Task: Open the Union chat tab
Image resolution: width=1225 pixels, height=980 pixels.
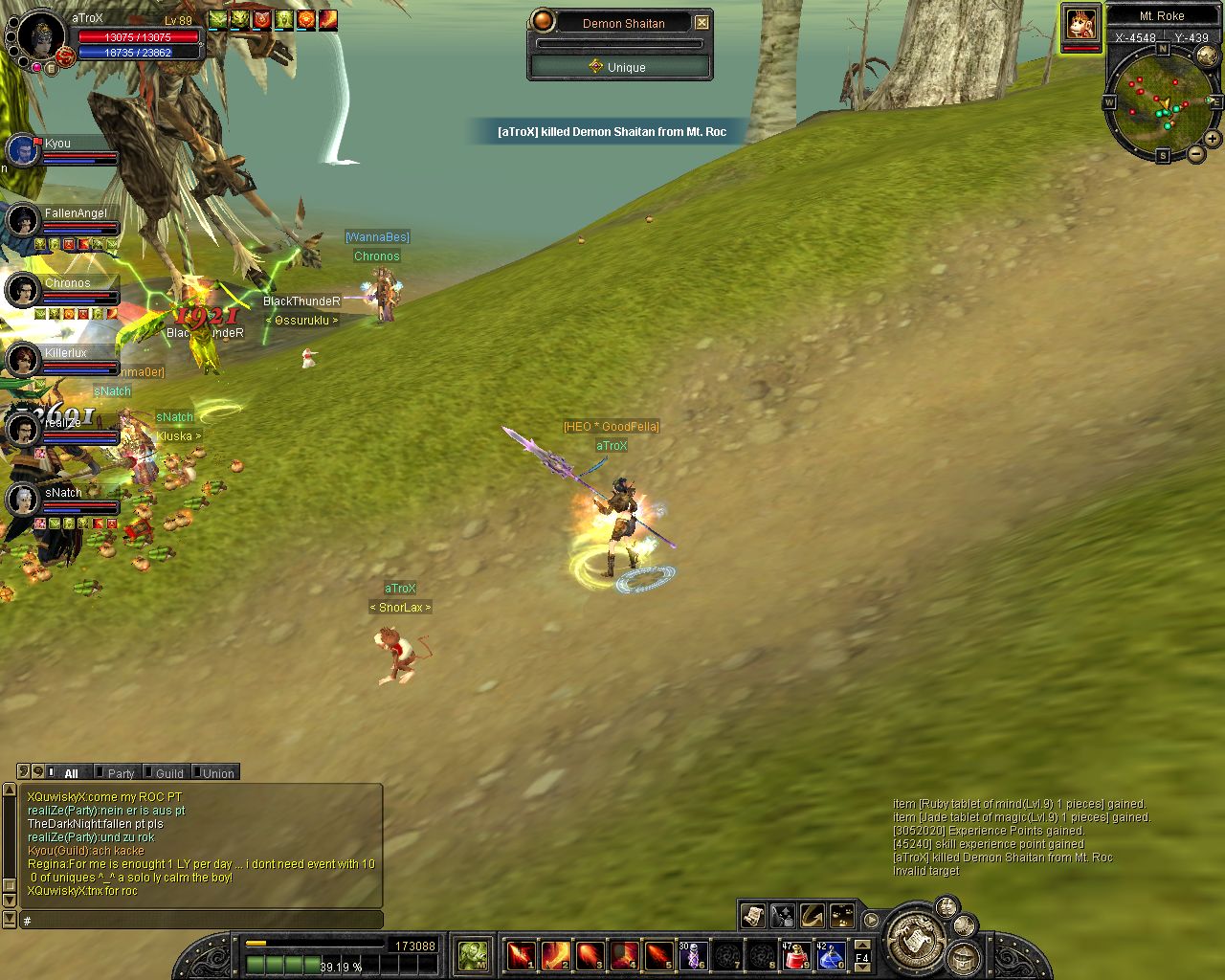Action: [217, 773]
